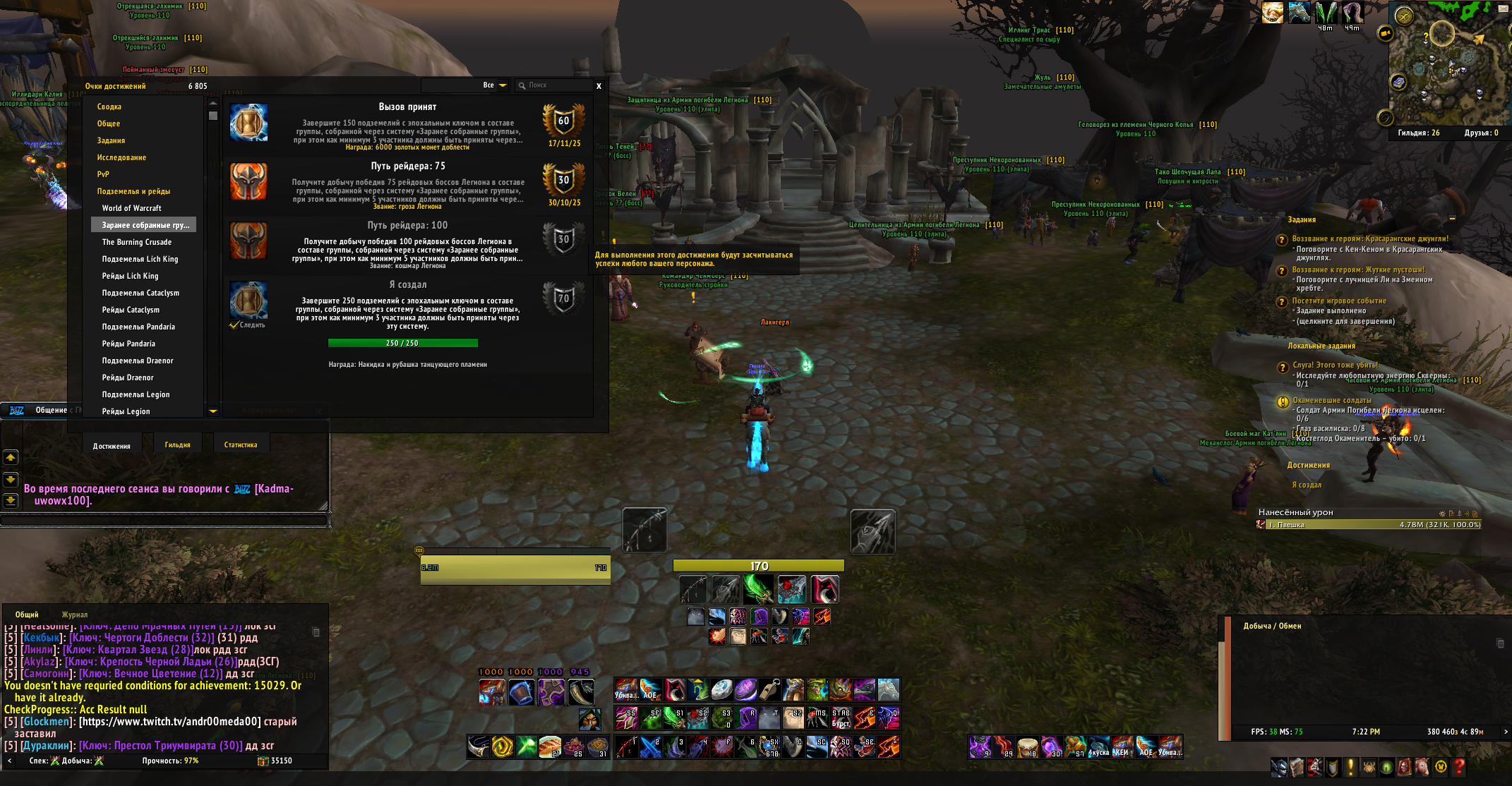The height and width of the screenshot is (786, 1512).
Task: Open the 'Общение' chat tab
Action: 51,410
